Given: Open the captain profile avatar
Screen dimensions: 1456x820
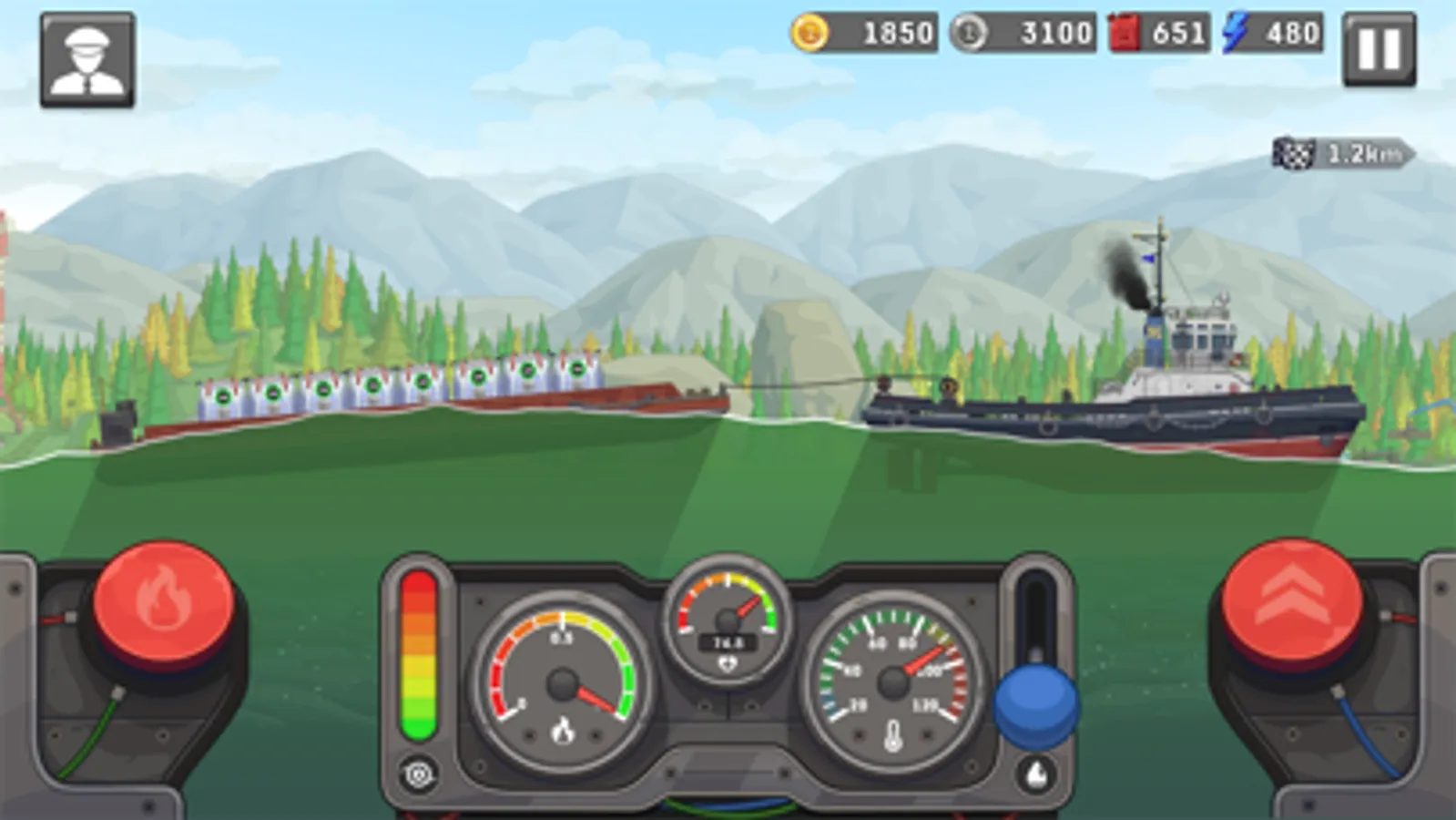Looking at the screenshot, I should [x=88, y=58].
